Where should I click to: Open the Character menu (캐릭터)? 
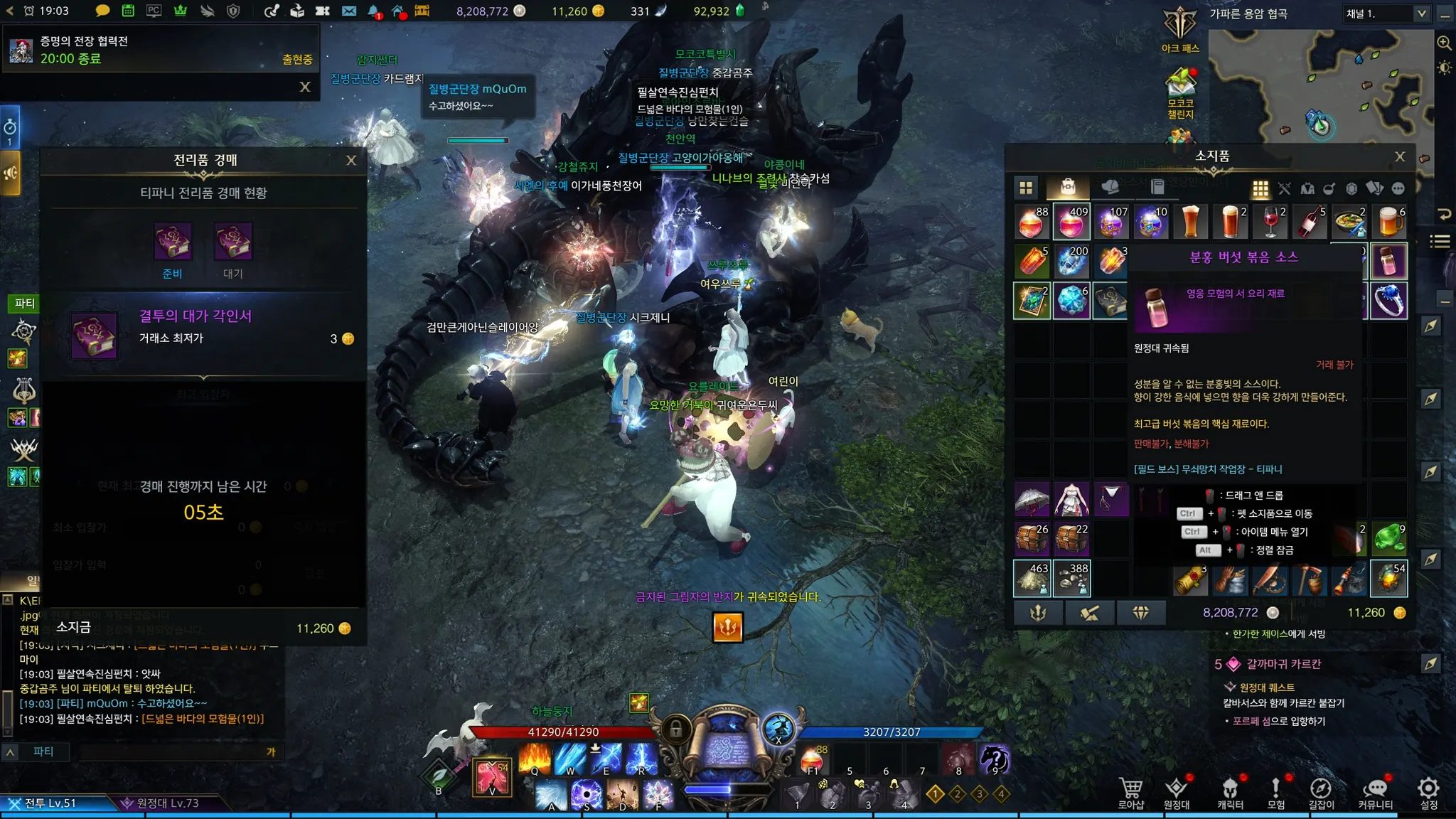pos(1230,792)
